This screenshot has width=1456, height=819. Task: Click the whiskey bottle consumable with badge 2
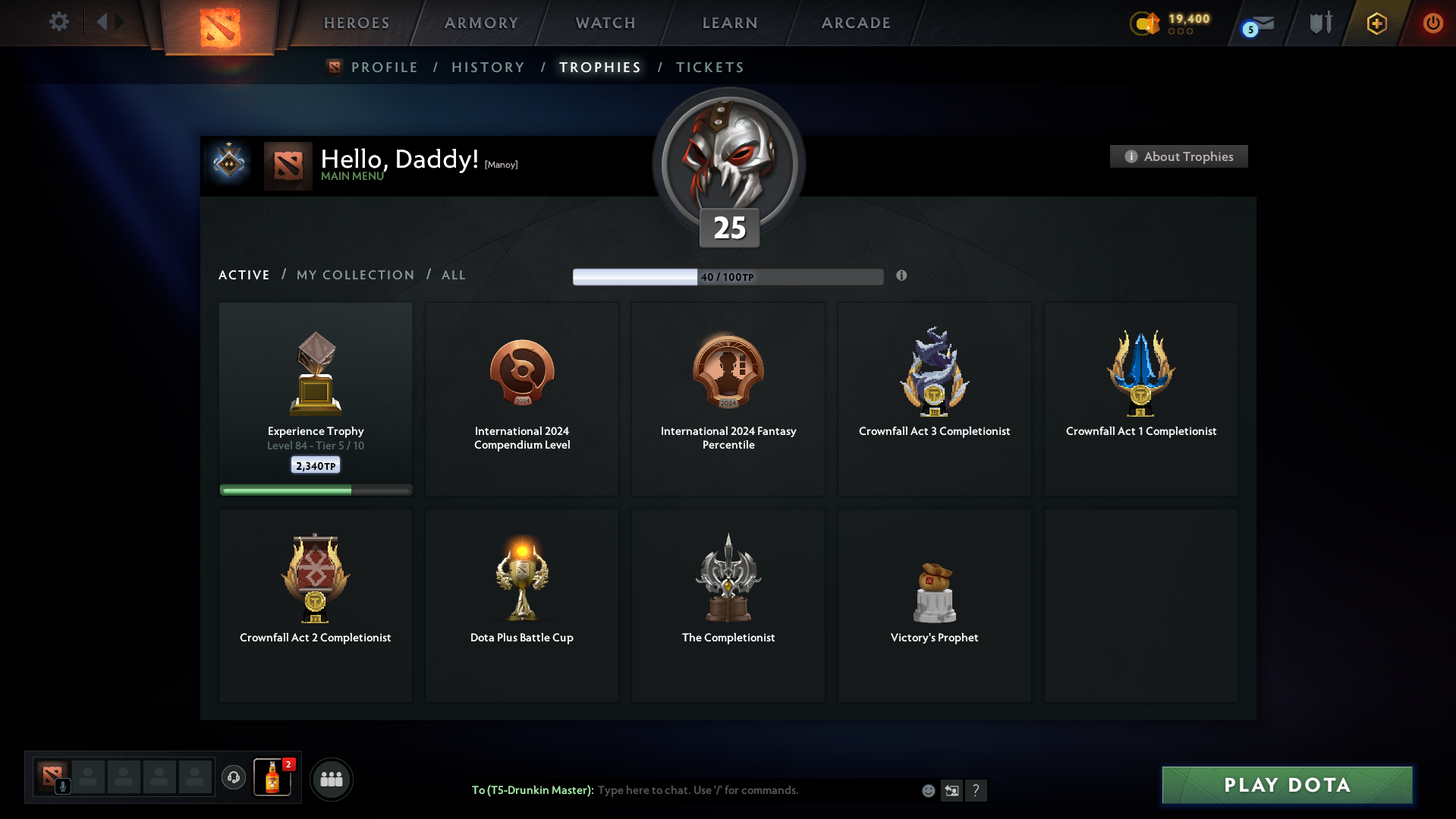click(x=272, y=778)
